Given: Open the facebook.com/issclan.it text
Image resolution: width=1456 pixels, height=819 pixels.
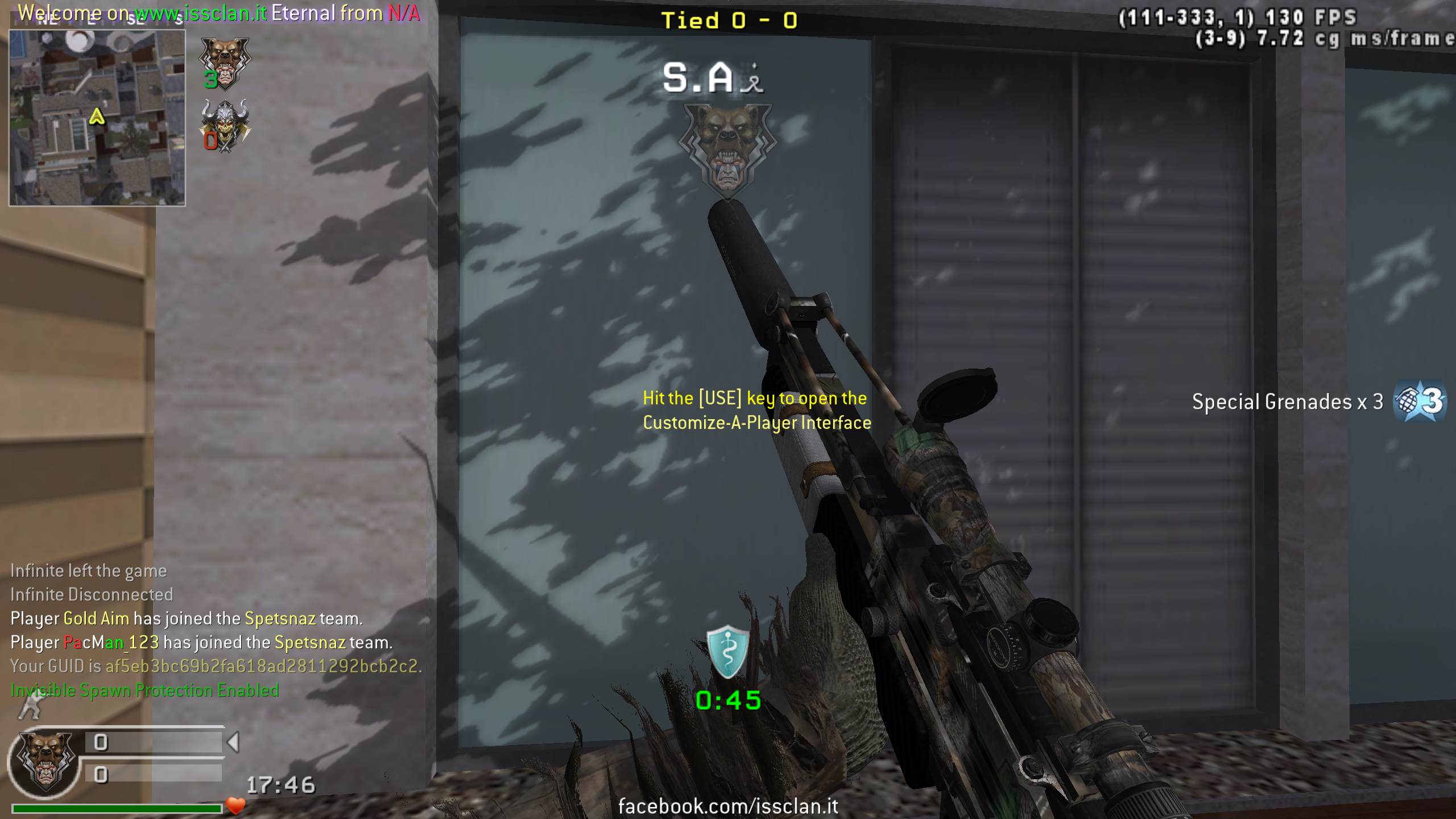Looking at the screenshot, I should pos(728,806).
